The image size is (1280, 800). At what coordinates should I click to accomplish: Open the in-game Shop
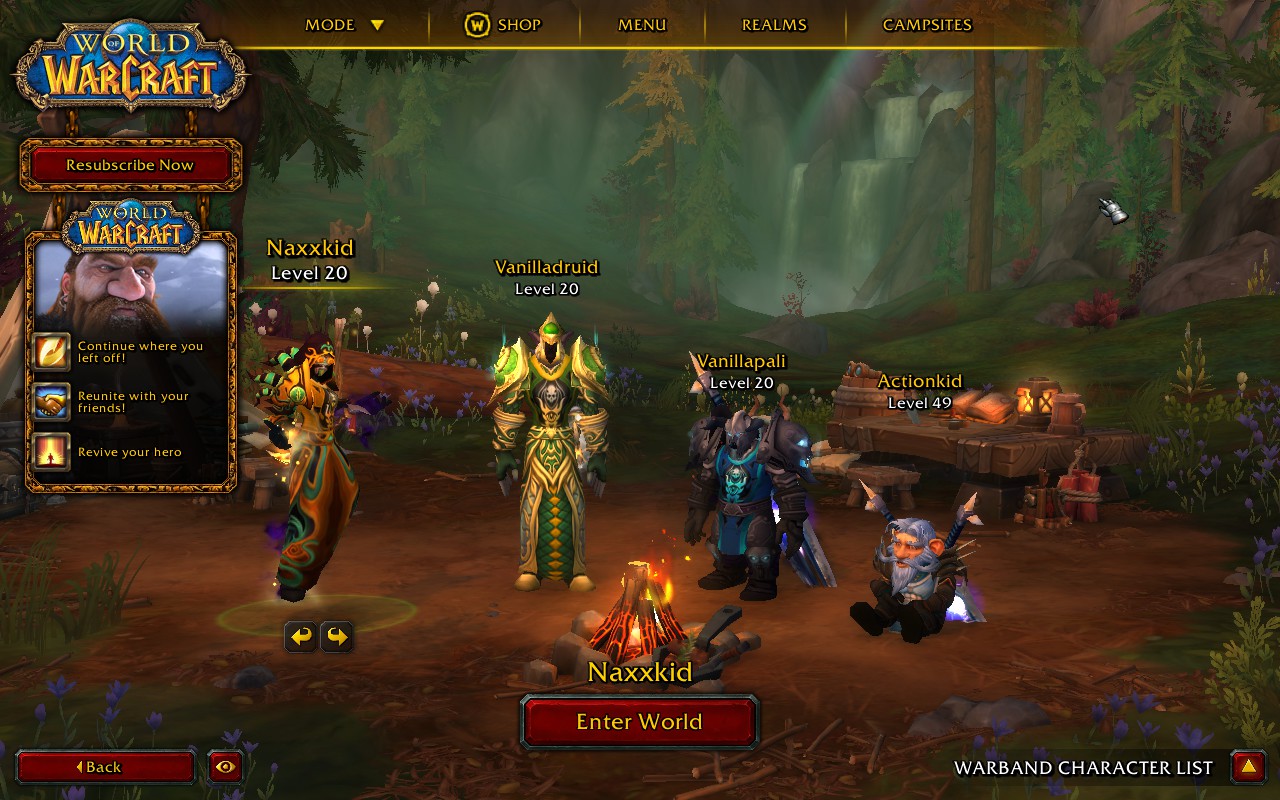503,25
